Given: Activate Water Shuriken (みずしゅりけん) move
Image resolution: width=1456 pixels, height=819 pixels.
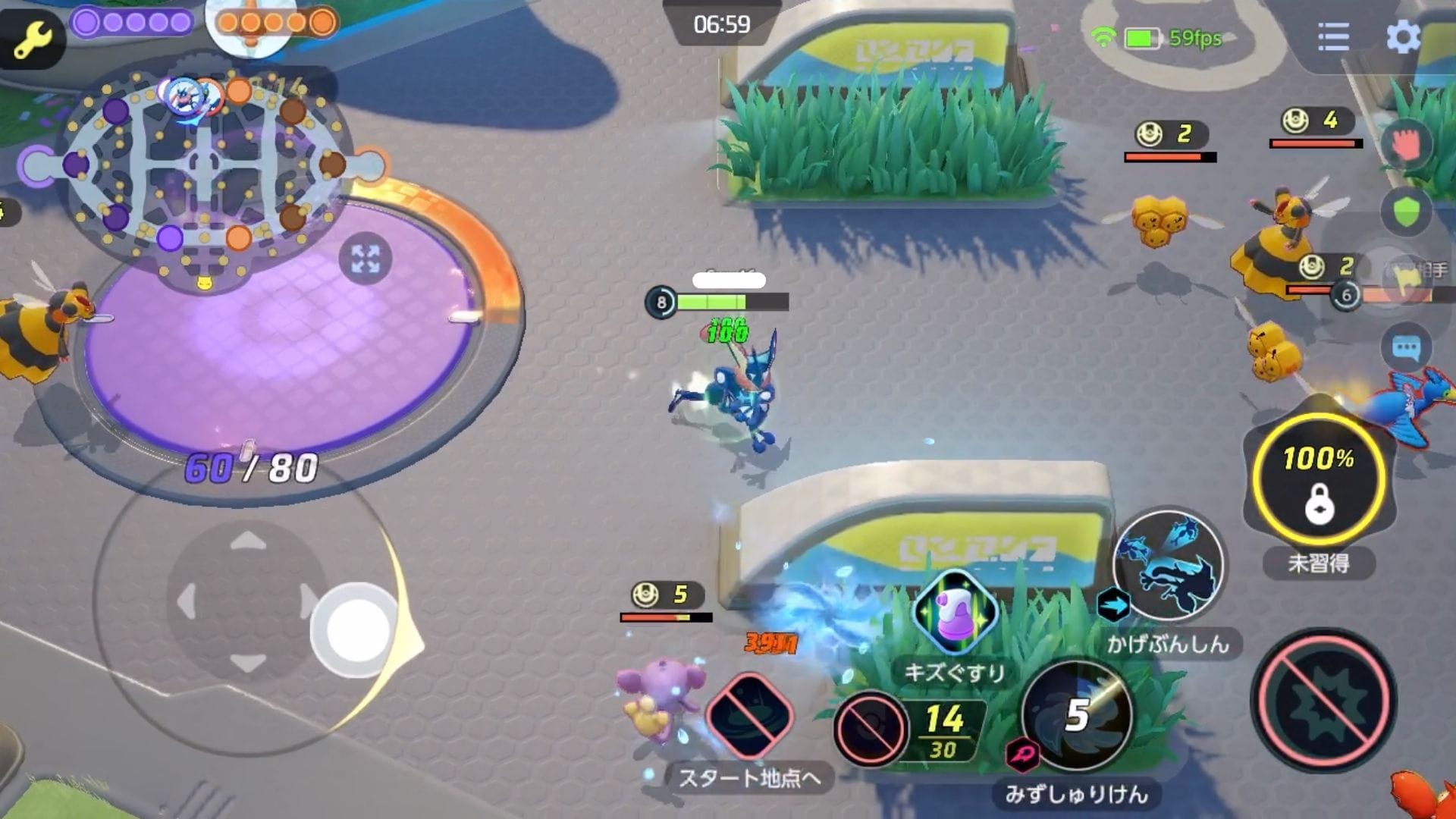Looking at the screenshot, I should pos(1077,715).
